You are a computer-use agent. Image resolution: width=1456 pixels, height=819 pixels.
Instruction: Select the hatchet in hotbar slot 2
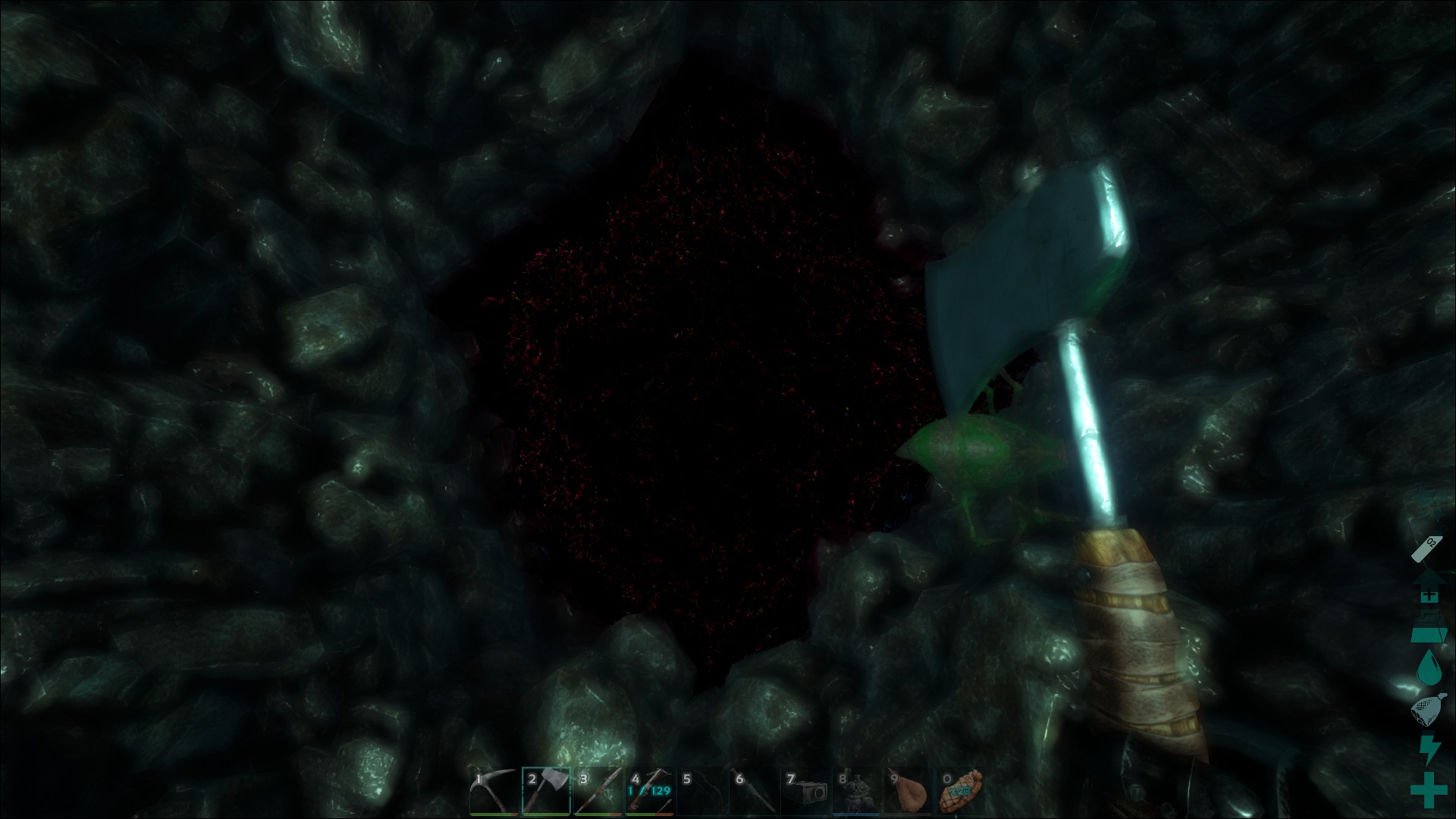[x=547, y=792]
